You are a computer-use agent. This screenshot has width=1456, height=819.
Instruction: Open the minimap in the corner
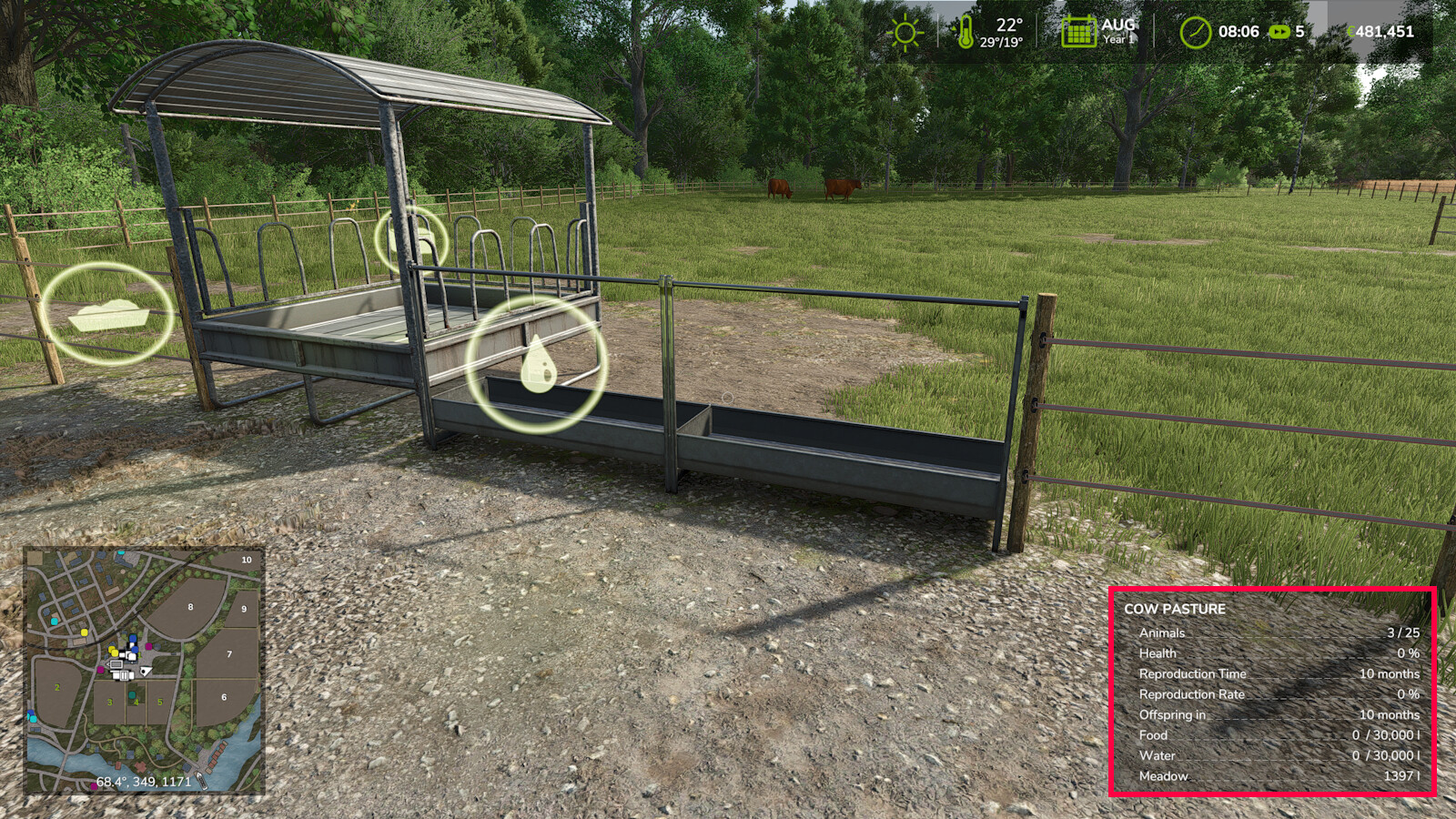(144, 670)
